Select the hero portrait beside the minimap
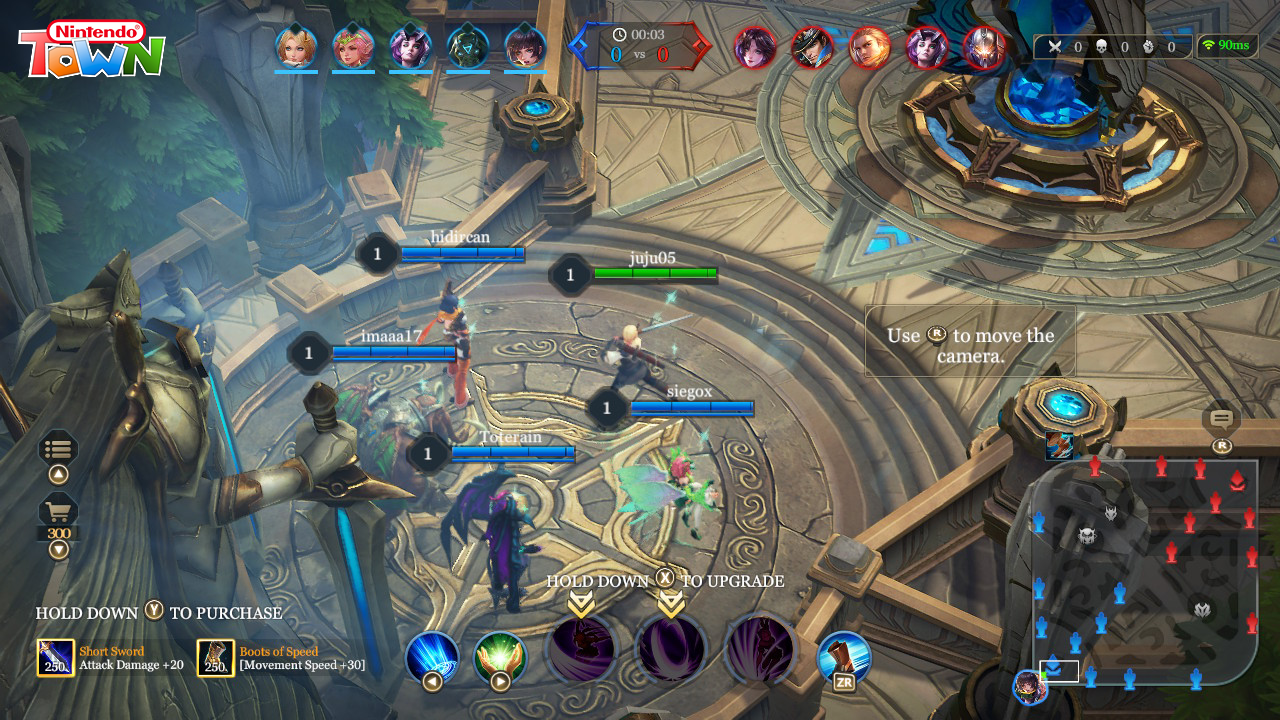Viewport: 1280px width, 720px height. [x=1029, y=687]
